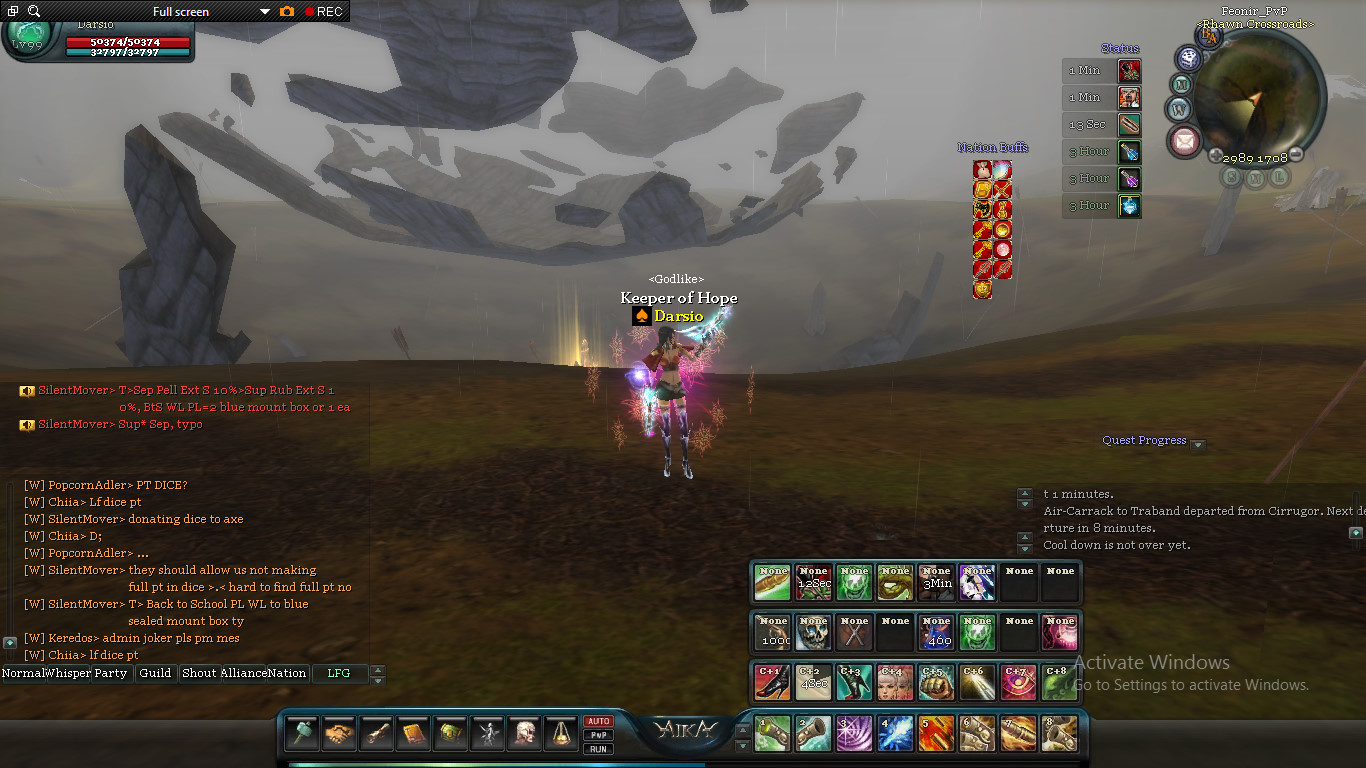Toggle the RUN button
Screen dimensions: 1366x768
(598, 748)
